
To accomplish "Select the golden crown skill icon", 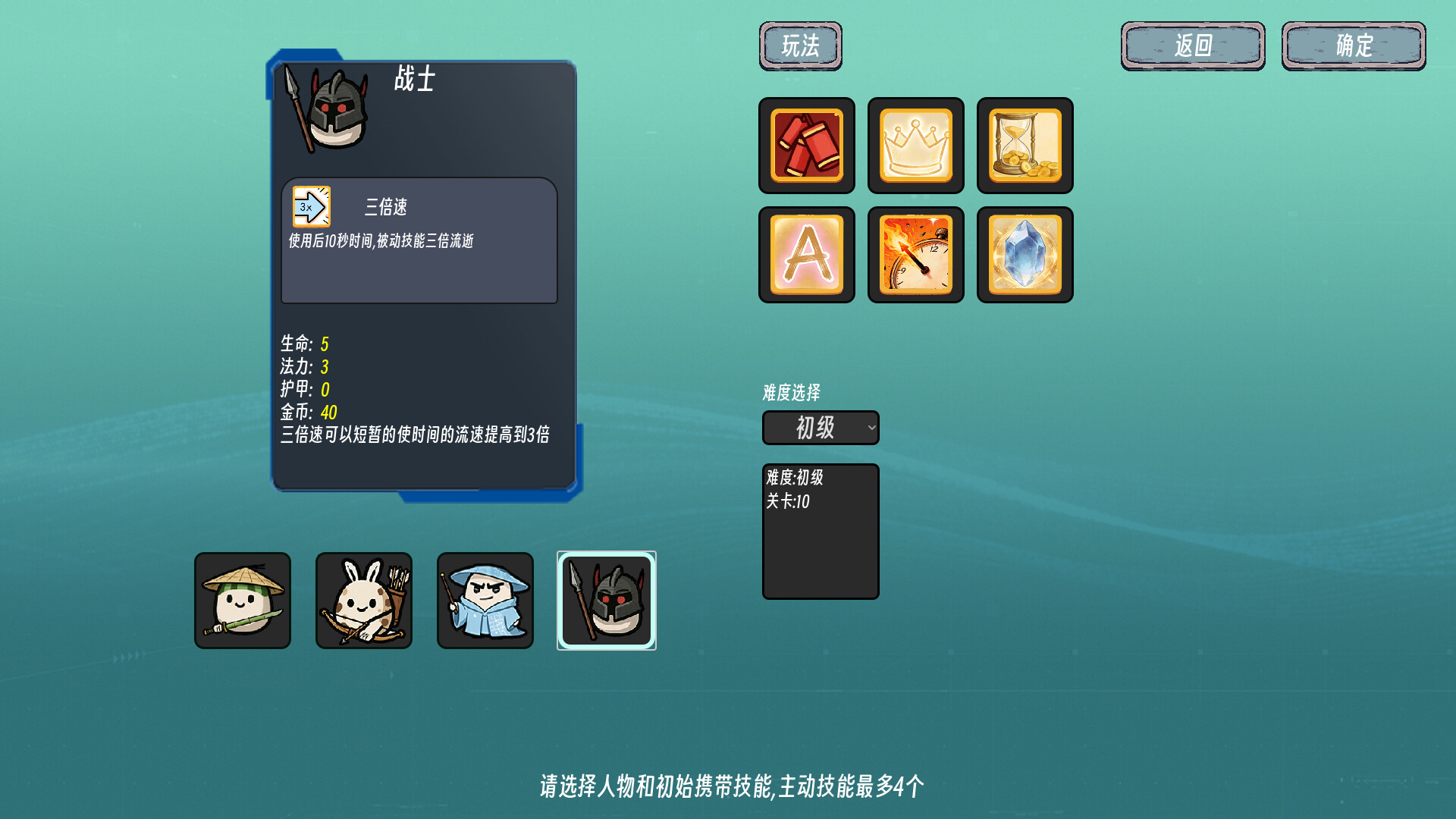I will click(x=915, y=146).
